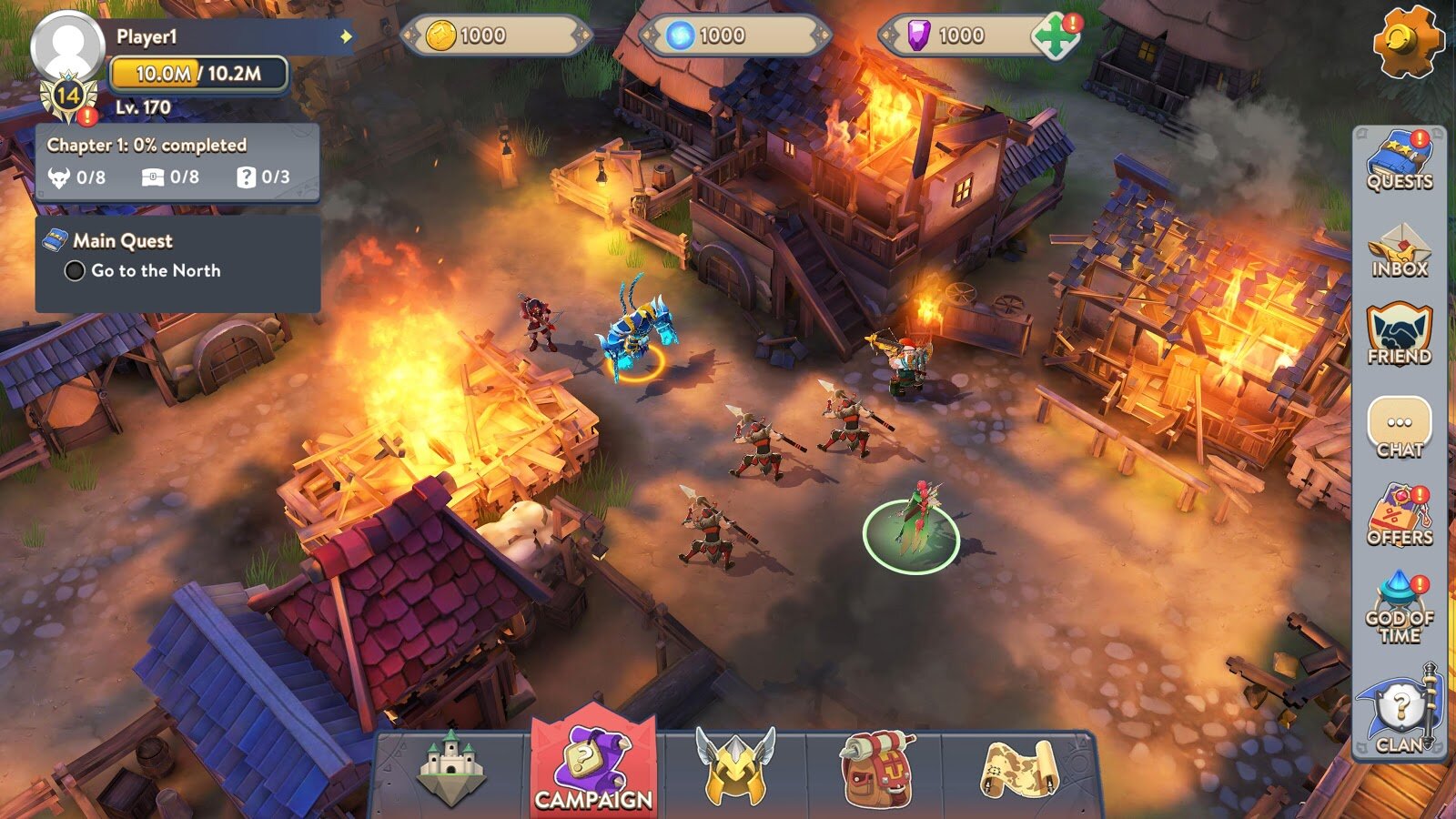Open the winged helmet heroes tab

[735, 768]
